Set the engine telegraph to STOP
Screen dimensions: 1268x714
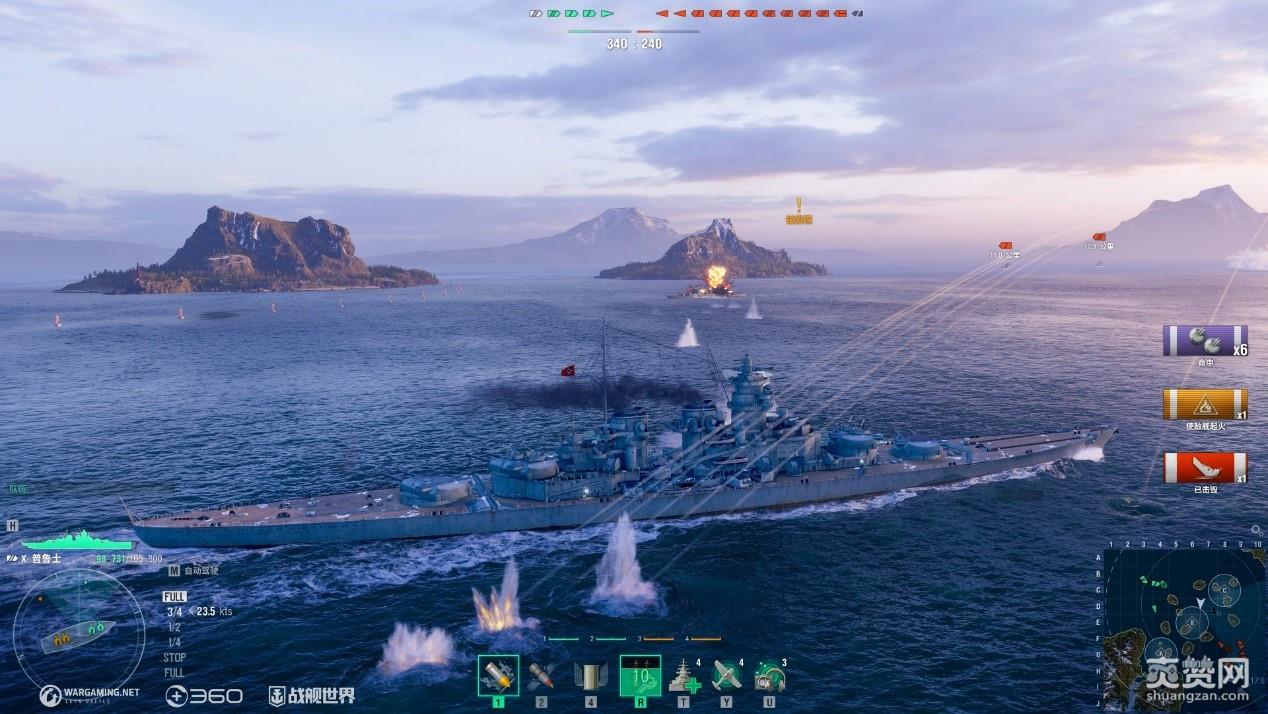click(174, 658)
